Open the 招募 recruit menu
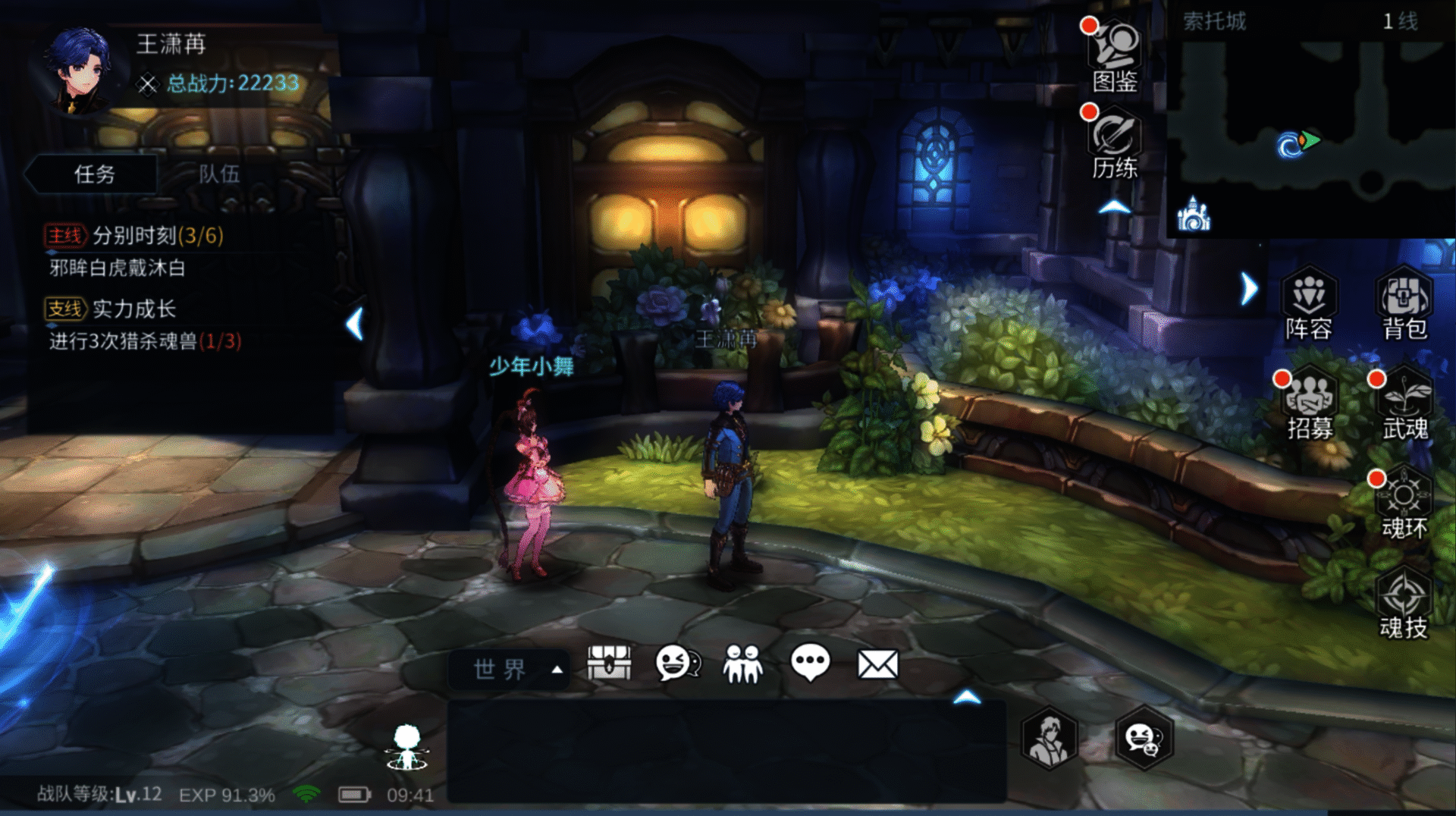This screenshot has width=1456, height=816. (x=1310, y=403)
